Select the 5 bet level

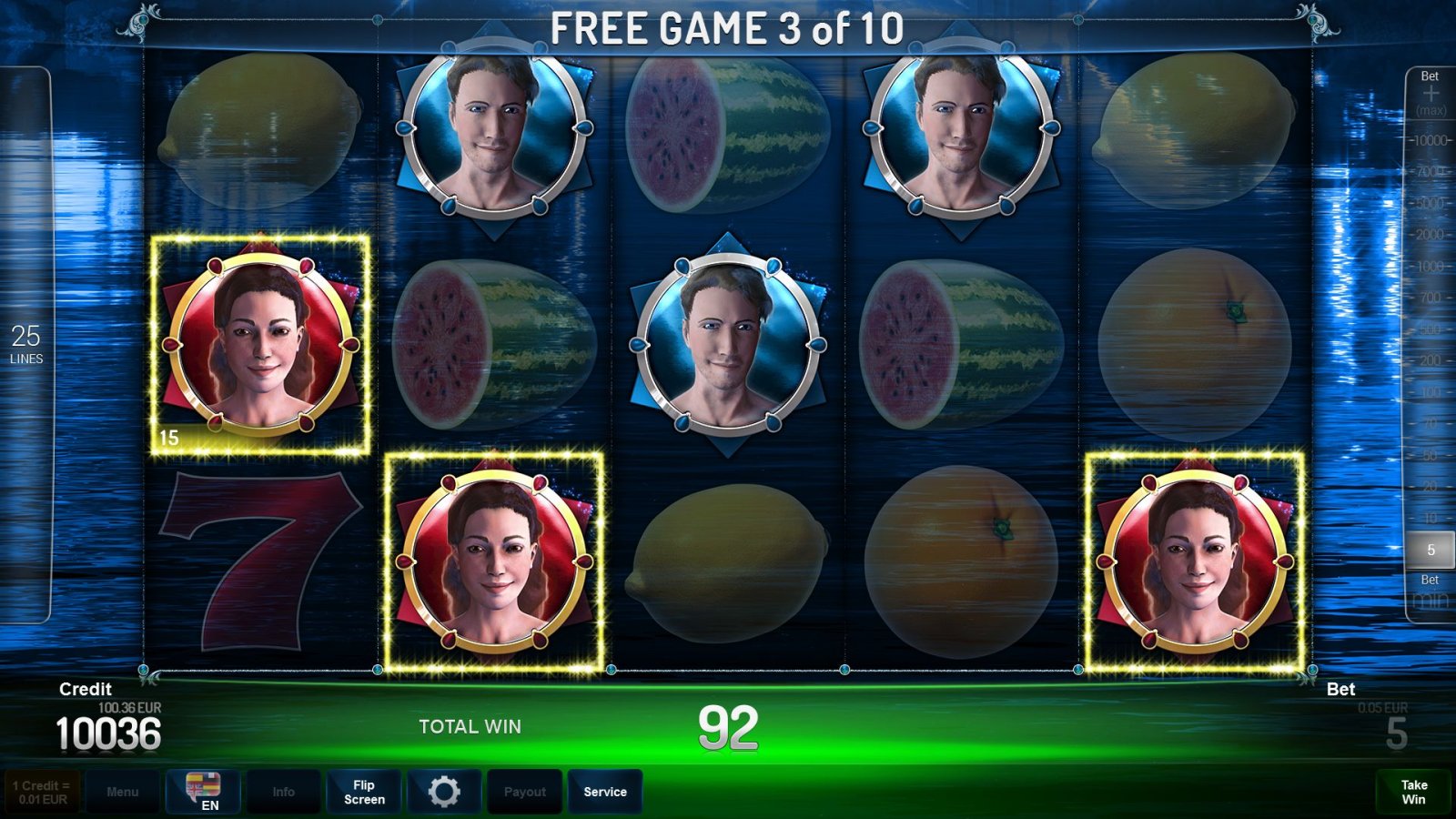pos(1431,550)
